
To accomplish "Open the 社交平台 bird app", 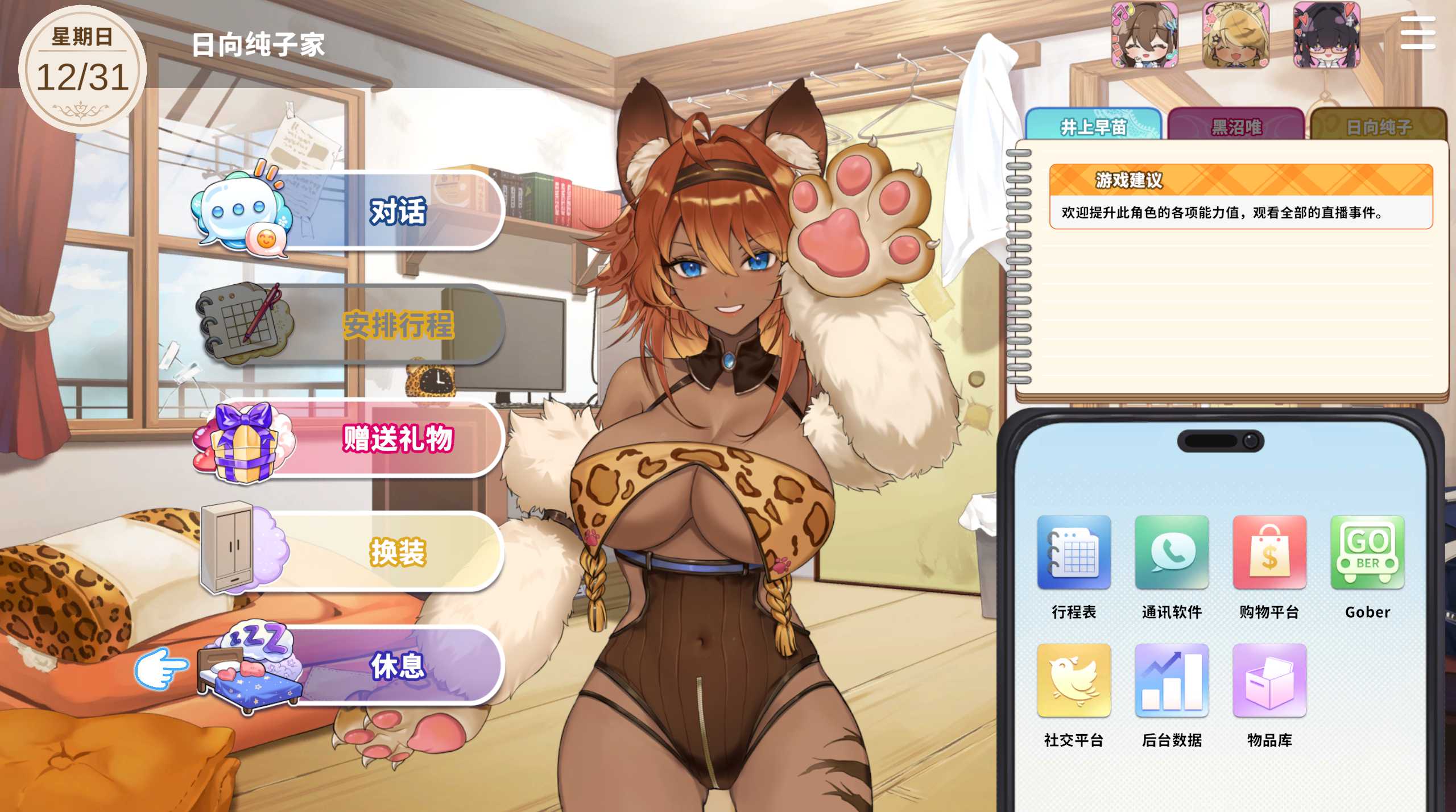I will pos(1074,680).
